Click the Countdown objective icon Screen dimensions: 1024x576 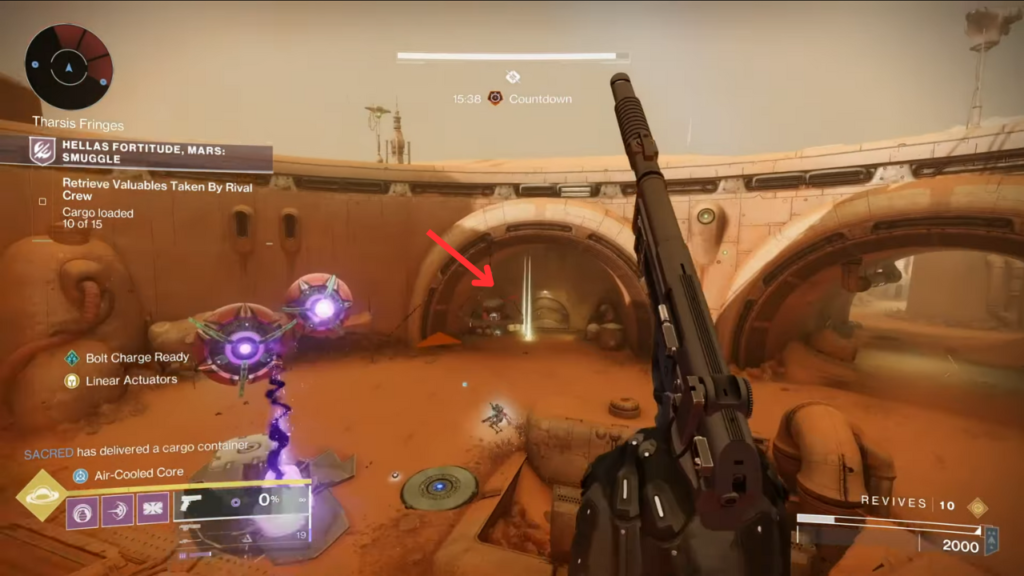[x=494, y=99]
